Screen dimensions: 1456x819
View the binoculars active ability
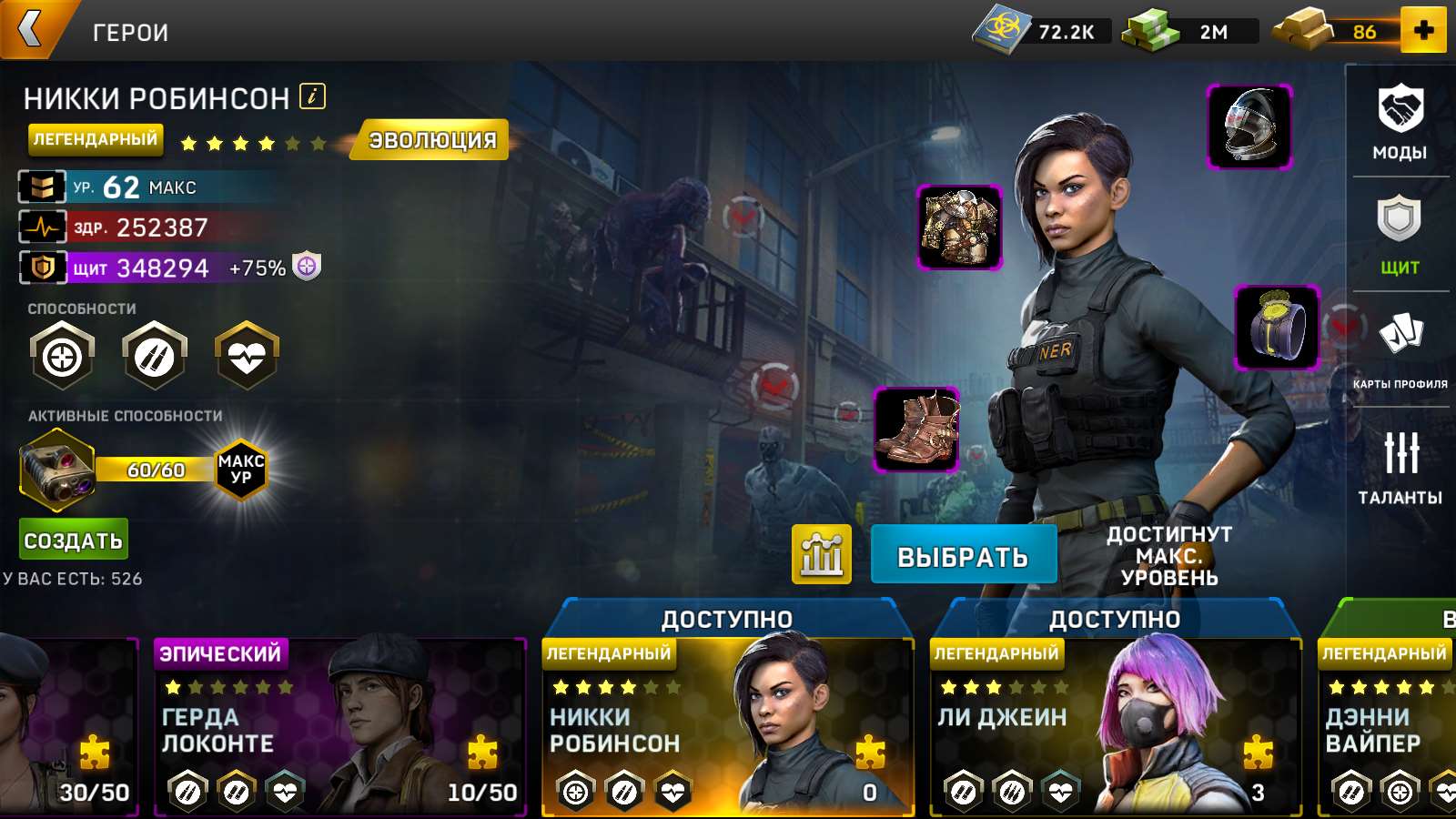click(x=57, y=470)
